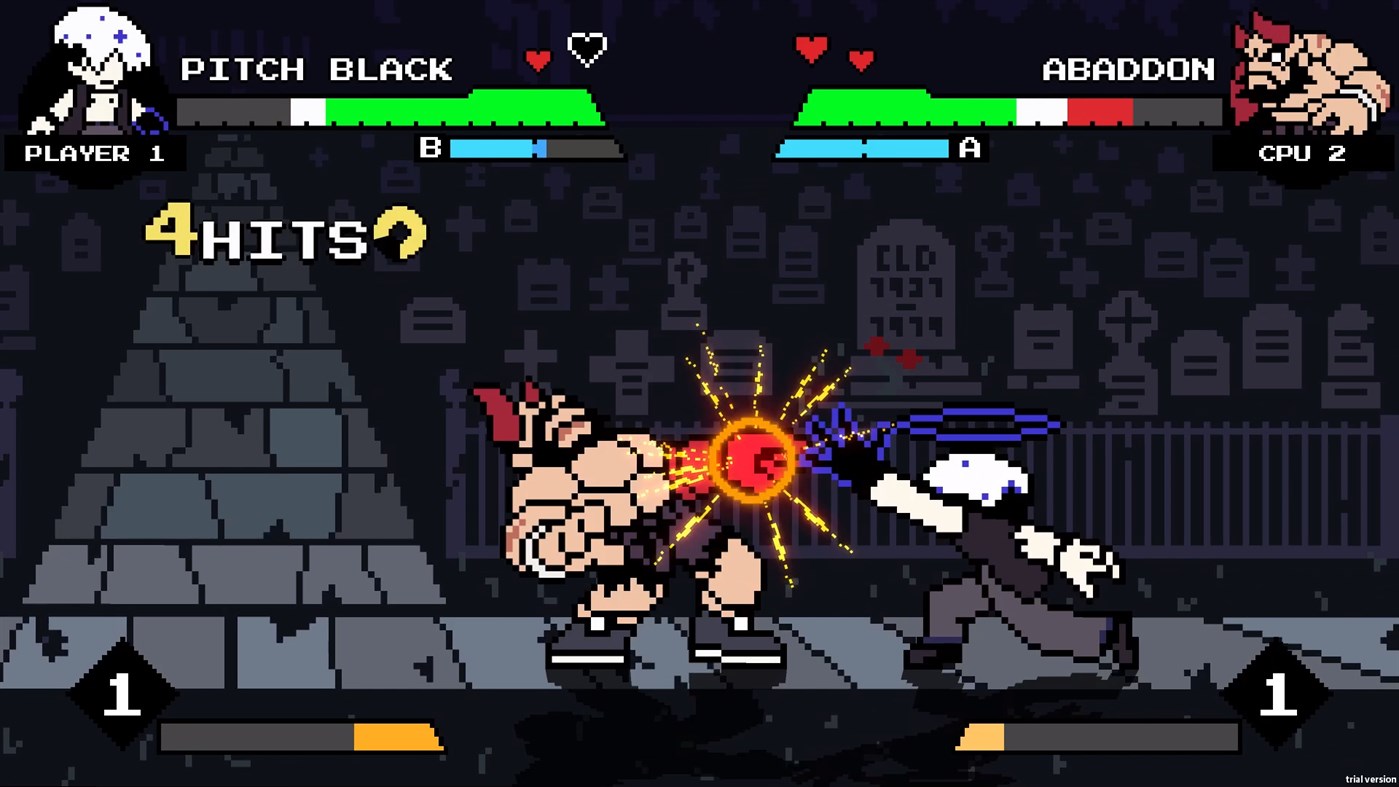Open the CPU 2 label

[1300, 153]
